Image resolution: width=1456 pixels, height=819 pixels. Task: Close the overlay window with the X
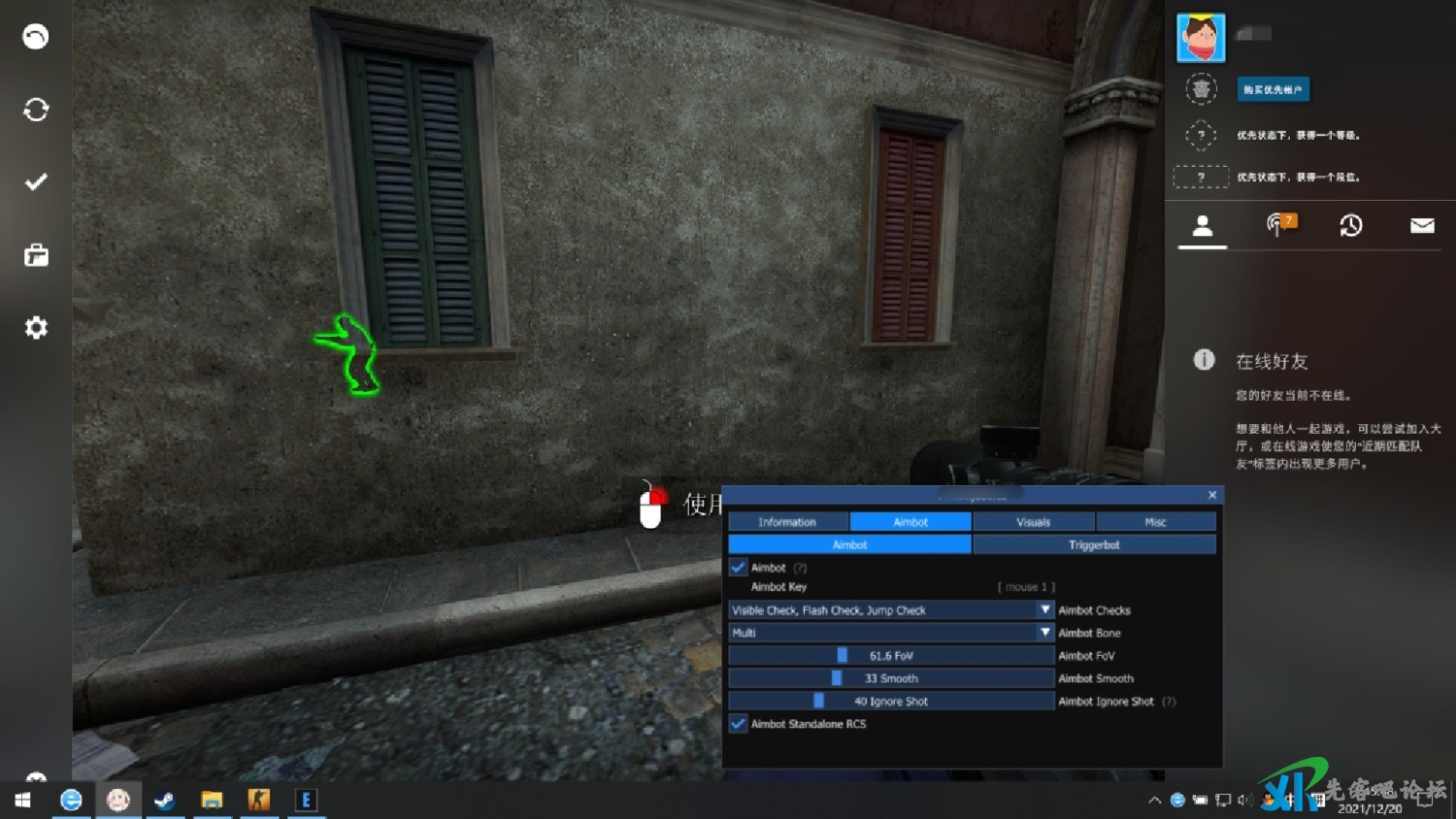pyautogui.click(x=1212, y=495)
